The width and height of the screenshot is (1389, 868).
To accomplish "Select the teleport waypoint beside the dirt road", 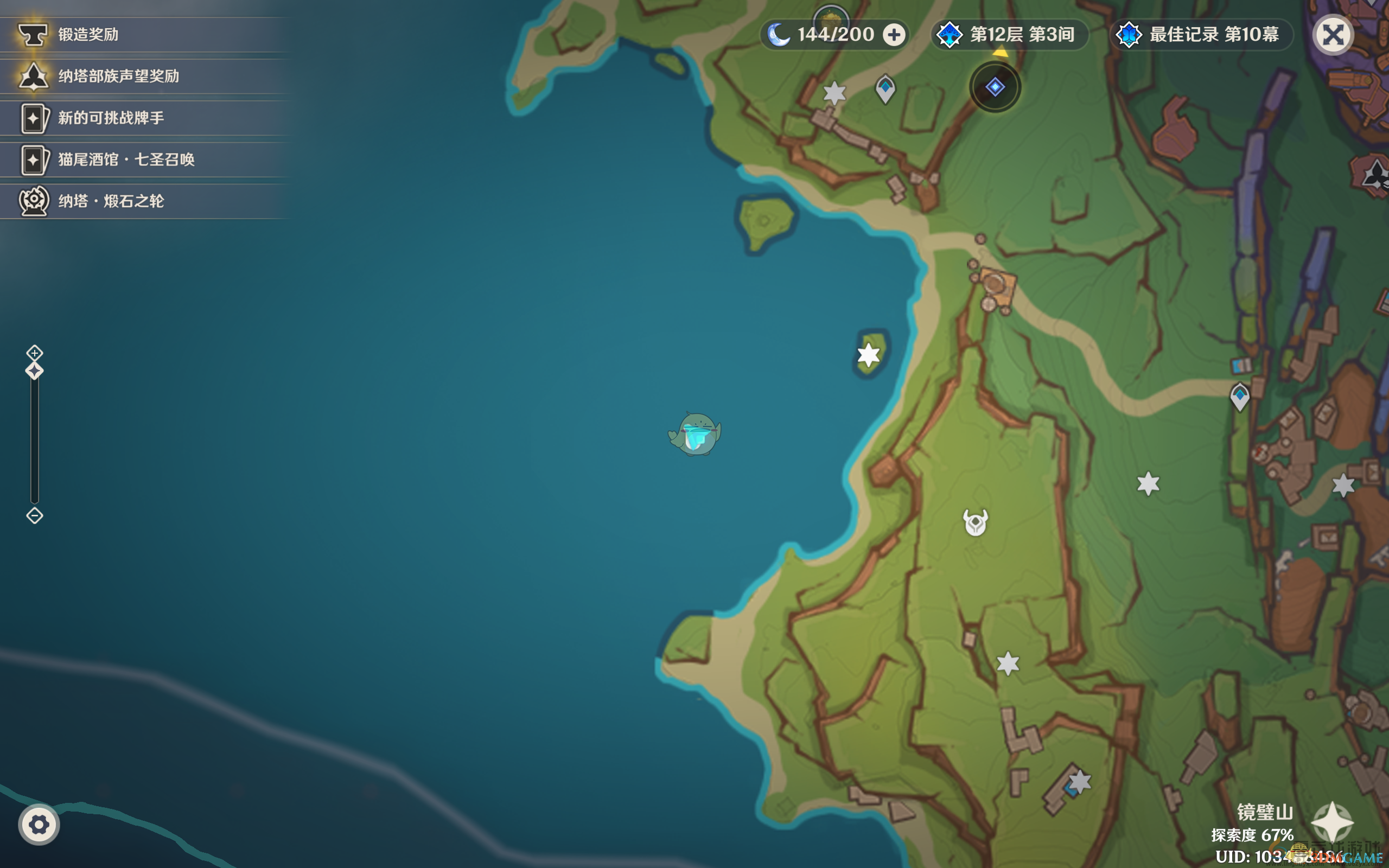I will tap(1240, 396).
